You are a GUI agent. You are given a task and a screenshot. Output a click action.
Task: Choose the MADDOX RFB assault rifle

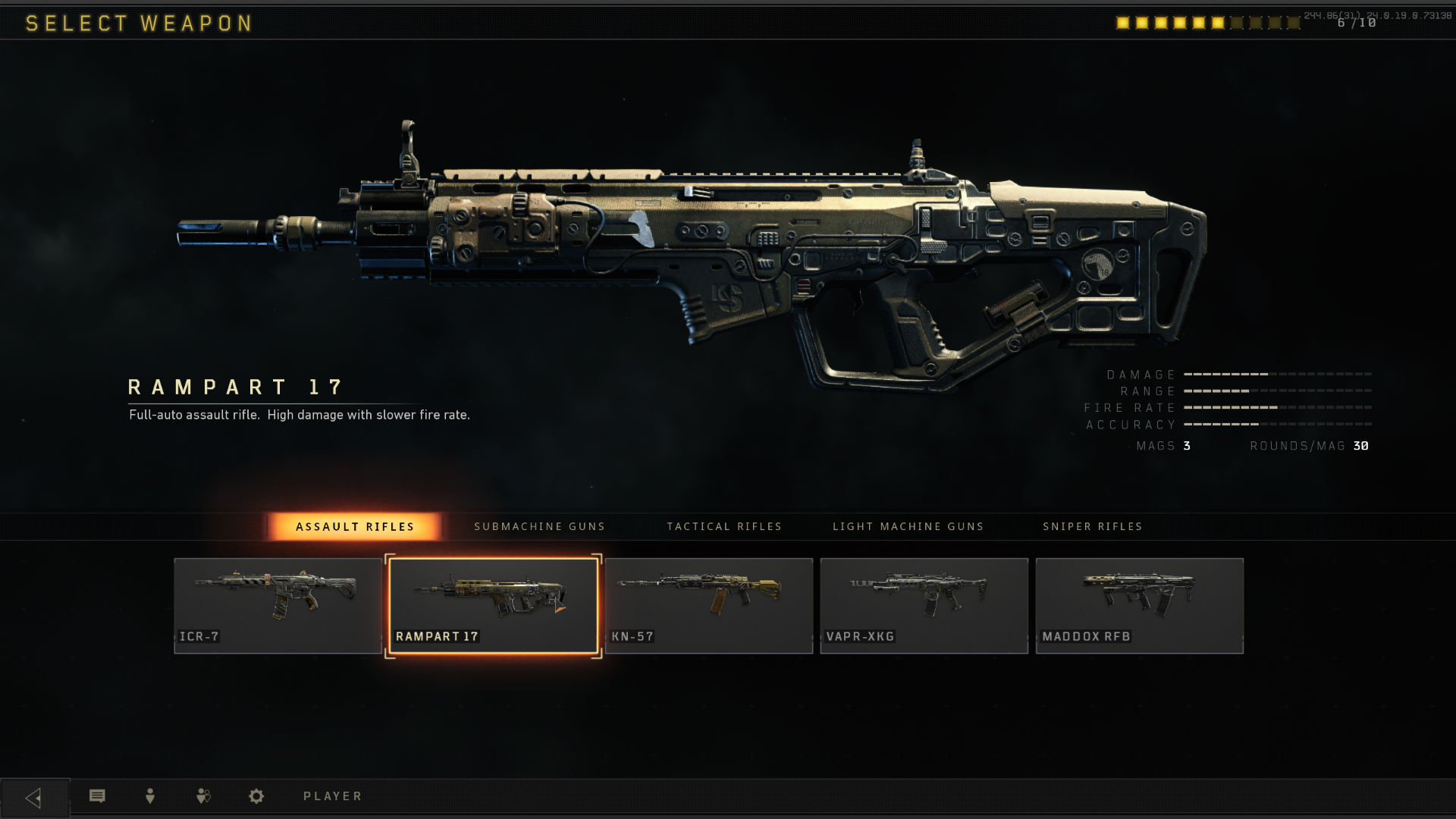[1139, 604]
